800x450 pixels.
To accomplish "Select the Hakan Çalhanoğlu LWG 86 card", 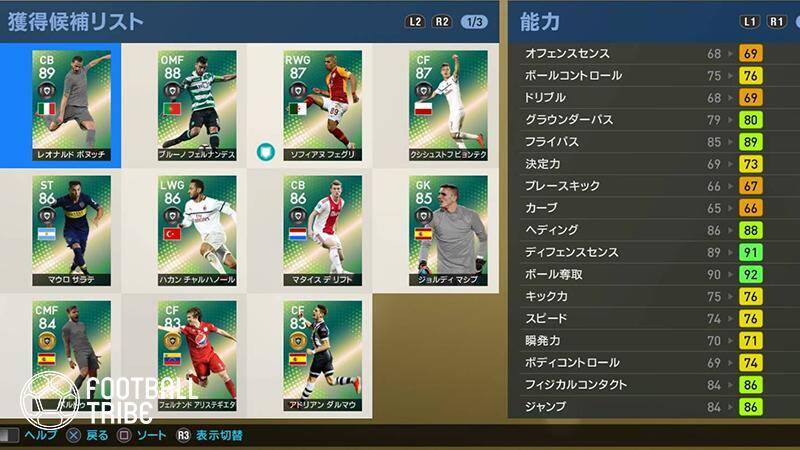I will coord(197,230).
